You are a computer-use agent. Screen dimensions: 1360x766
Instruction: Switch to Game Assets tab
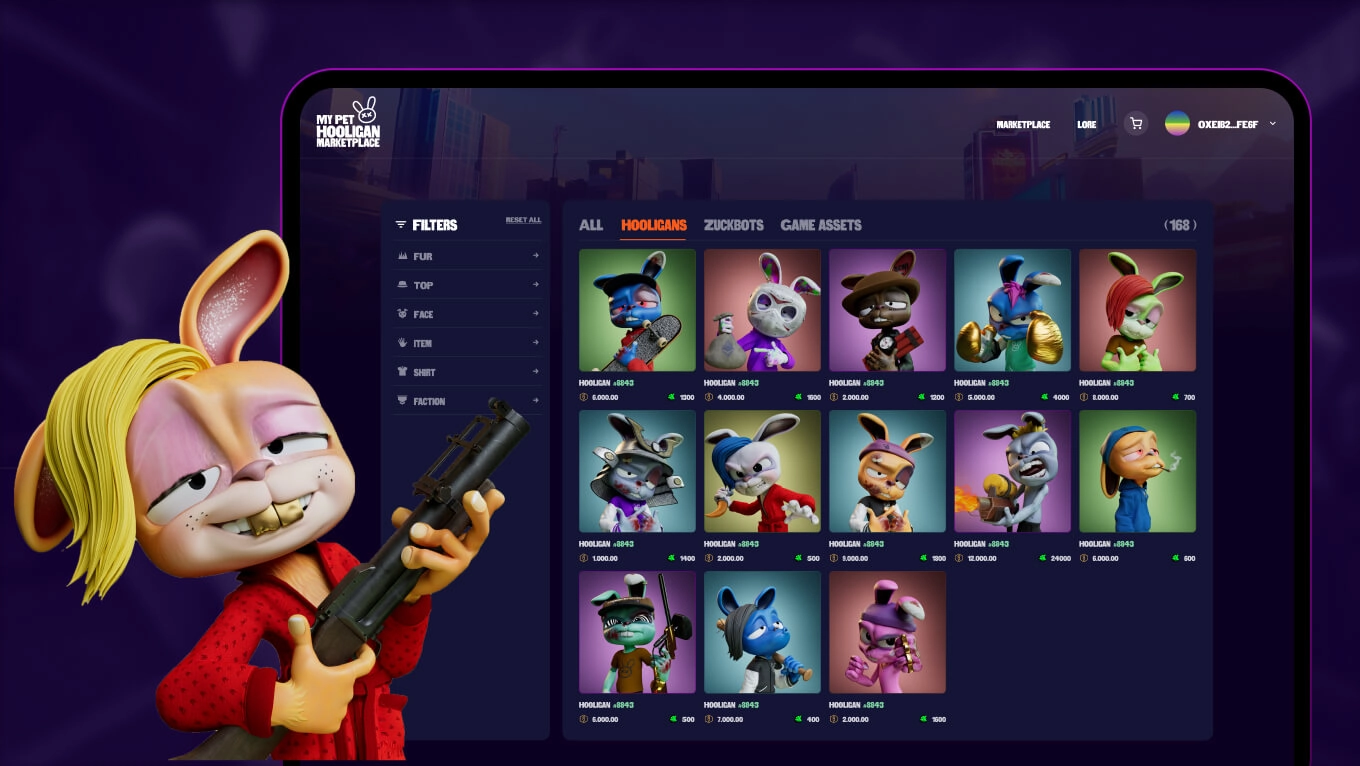(820, 225)
